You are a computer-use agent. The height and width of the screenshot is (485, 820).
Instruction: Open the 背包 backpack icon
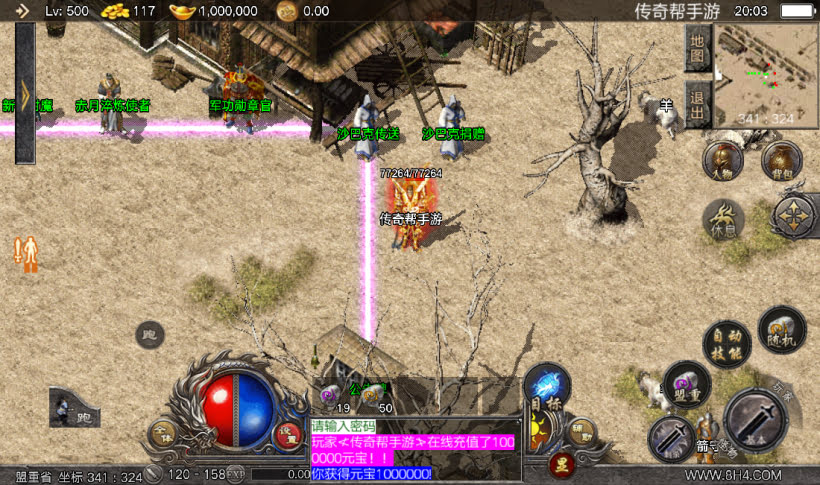pos(782,160)
